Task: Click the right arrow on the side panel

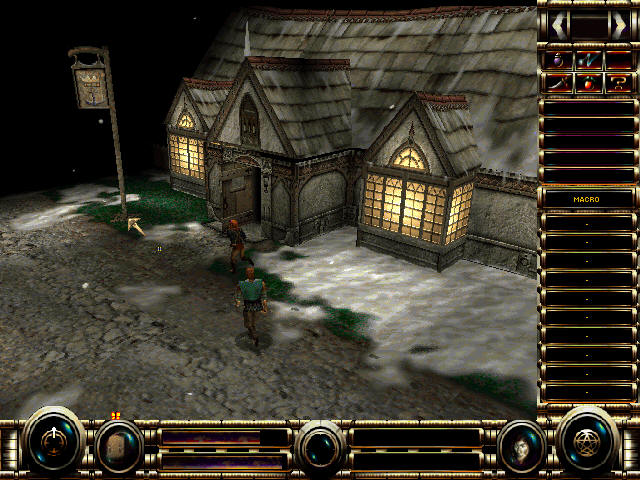Action: pyautogui.click(x=620, y=24)
